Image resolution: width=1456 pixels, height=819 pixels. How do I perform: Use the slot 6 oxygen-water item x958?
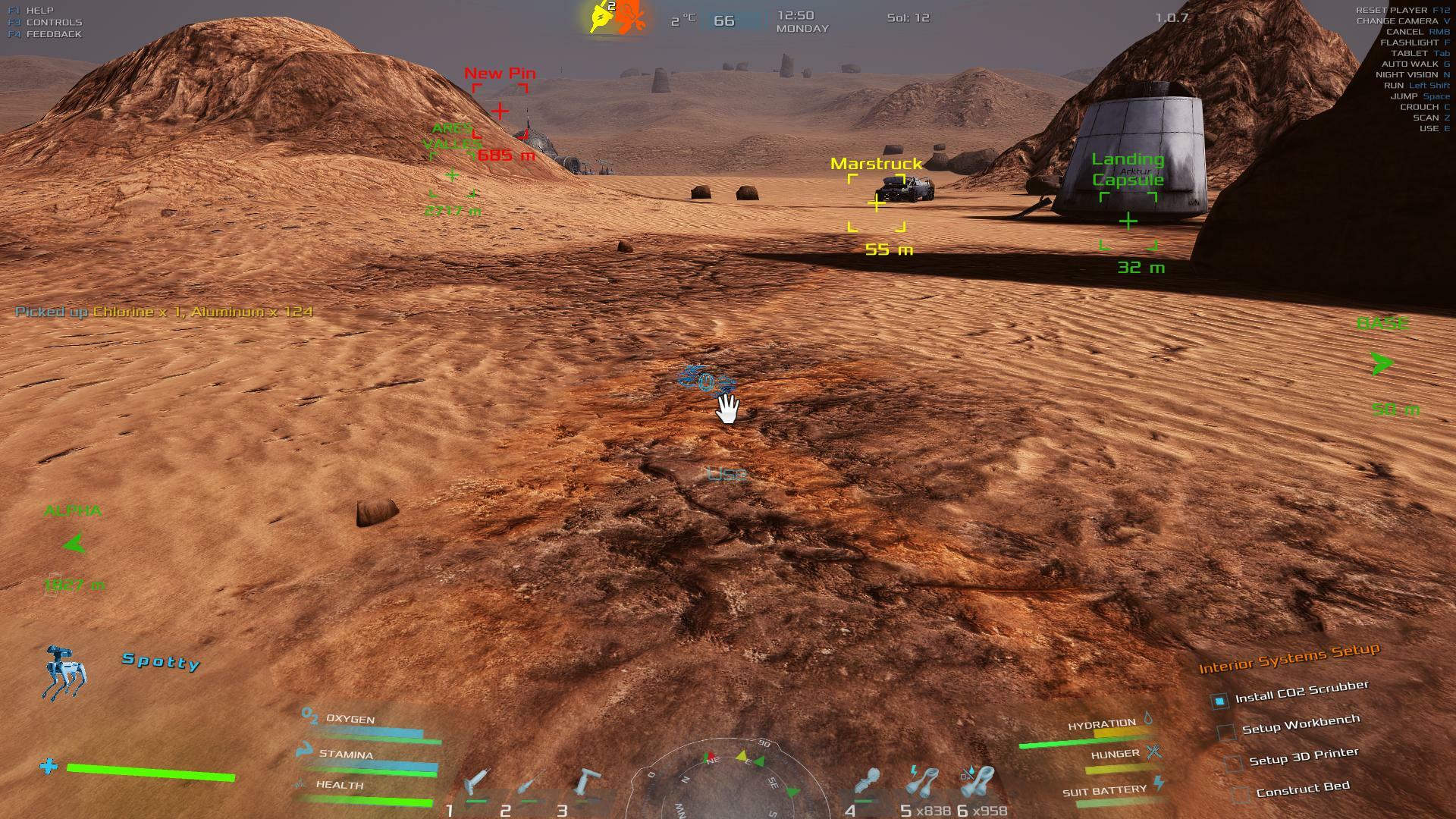tap(977, 783)
